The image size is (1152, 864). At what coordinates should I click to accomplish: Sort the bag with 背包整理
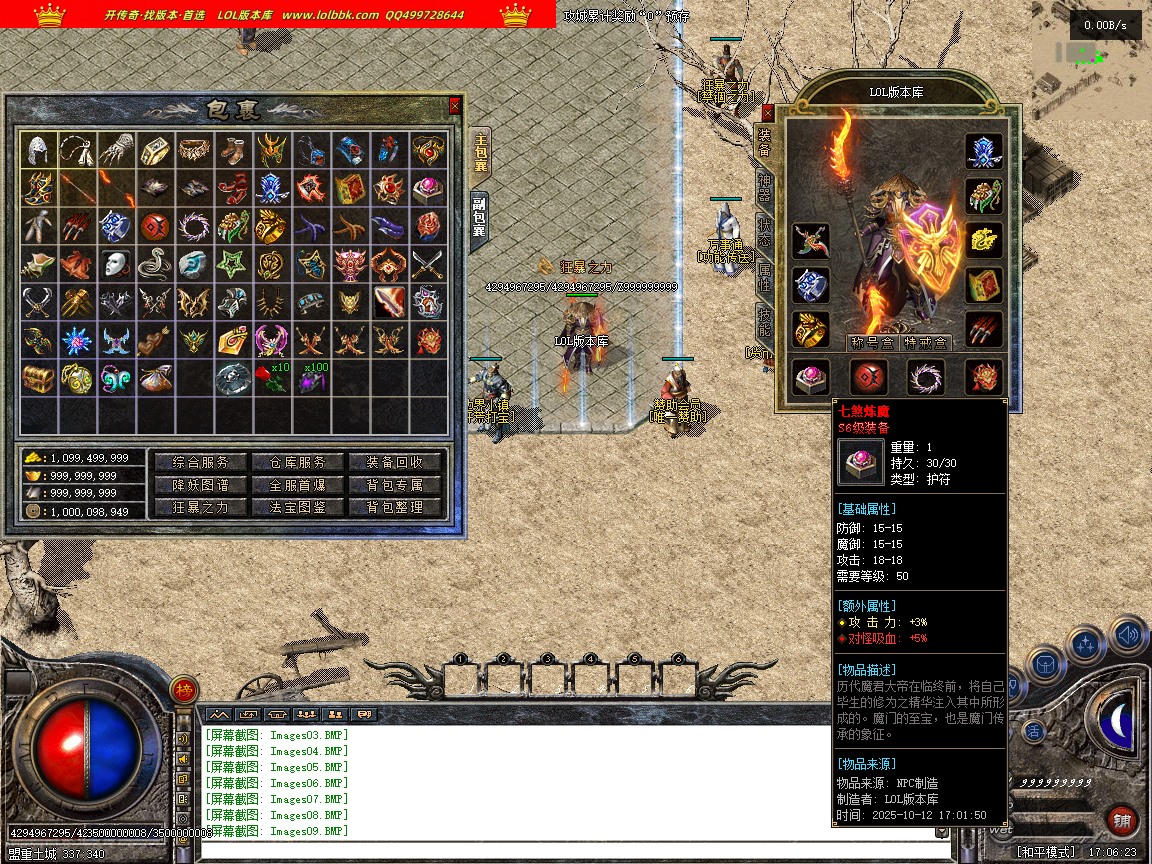coord(394,507)
